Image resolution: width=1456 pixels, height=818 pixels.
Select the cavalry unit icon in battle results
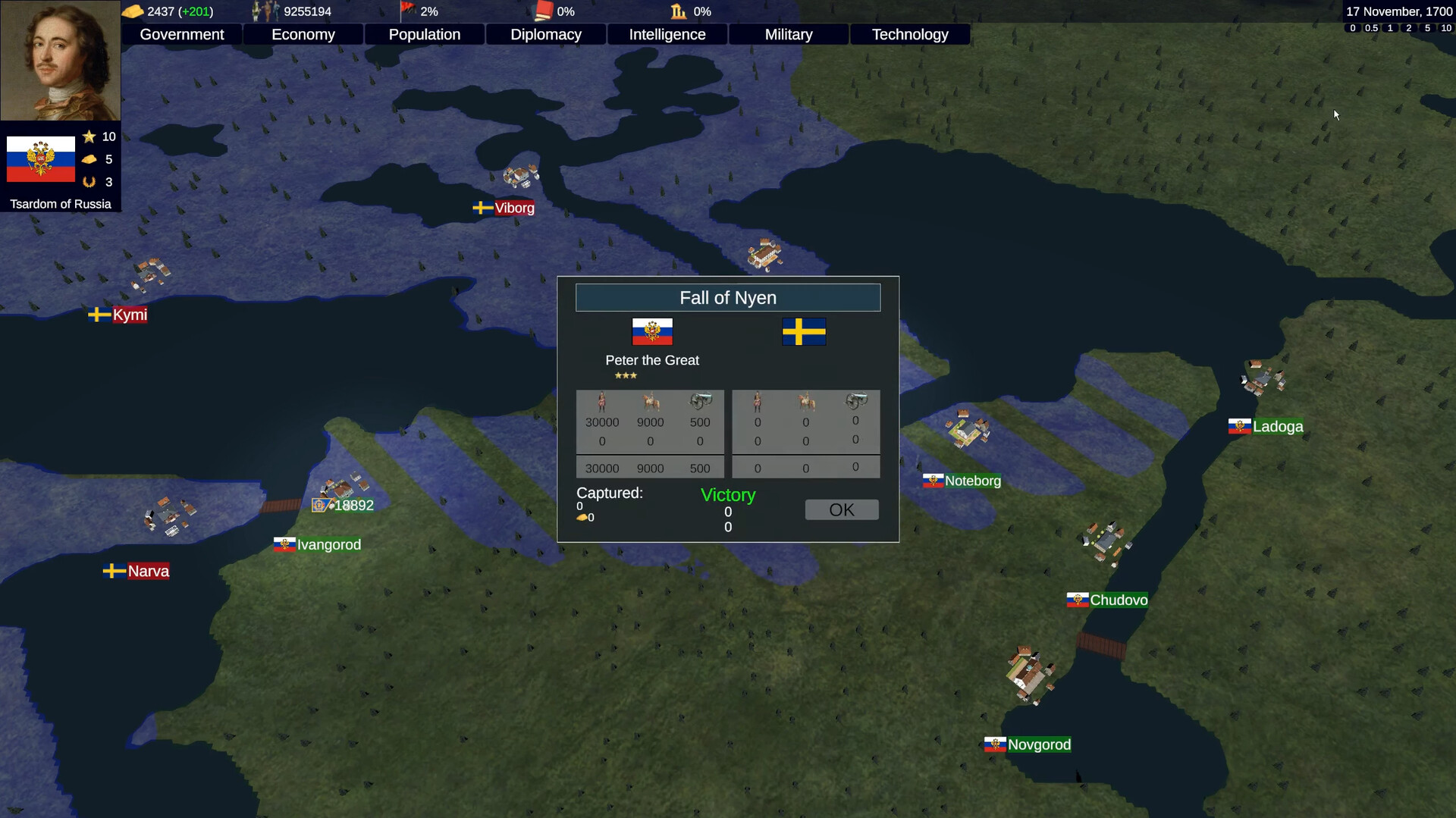coord(651,403)
